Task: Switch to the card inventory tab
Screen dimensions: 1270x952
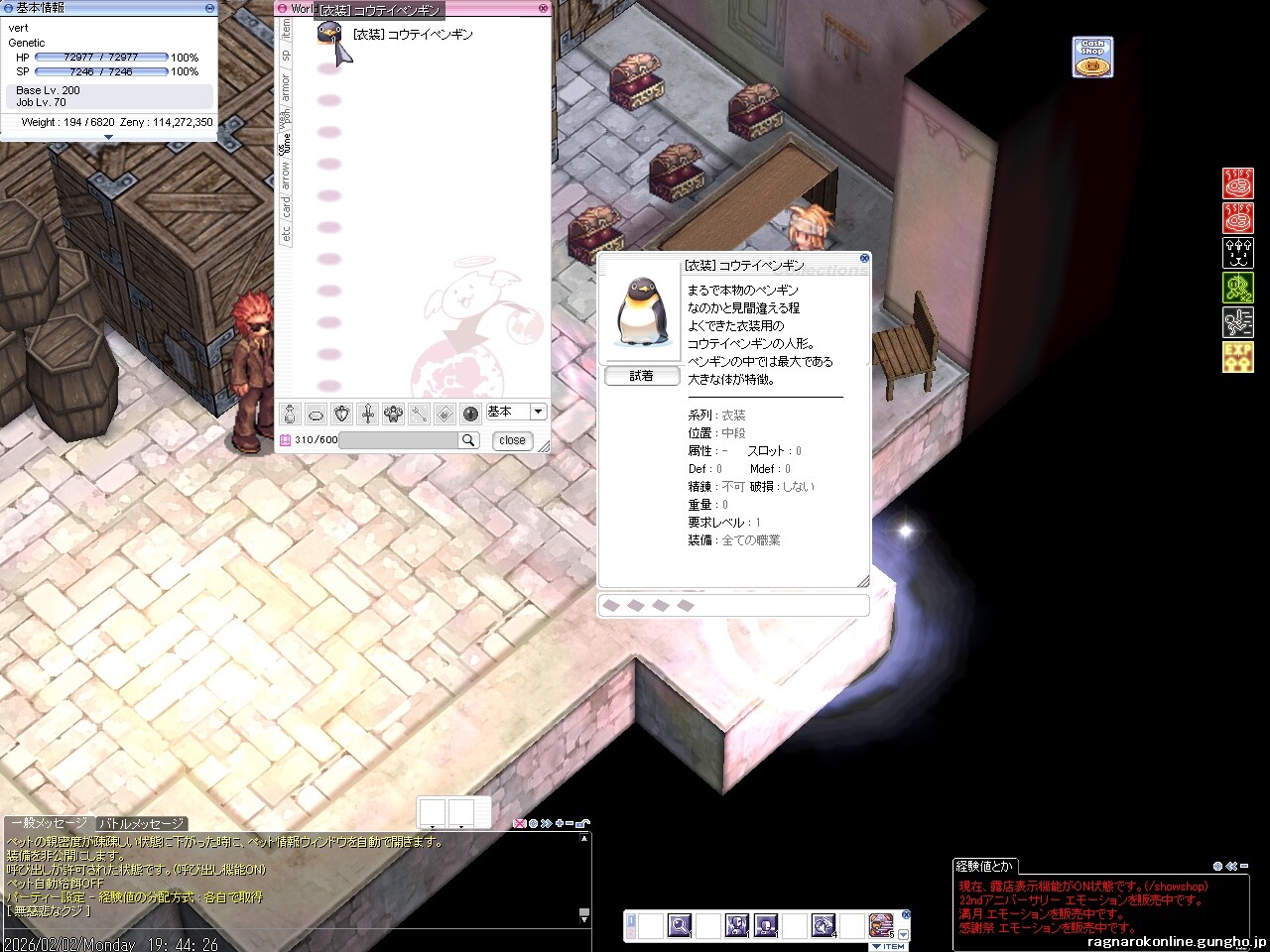Action: click(x=286, y=205)
